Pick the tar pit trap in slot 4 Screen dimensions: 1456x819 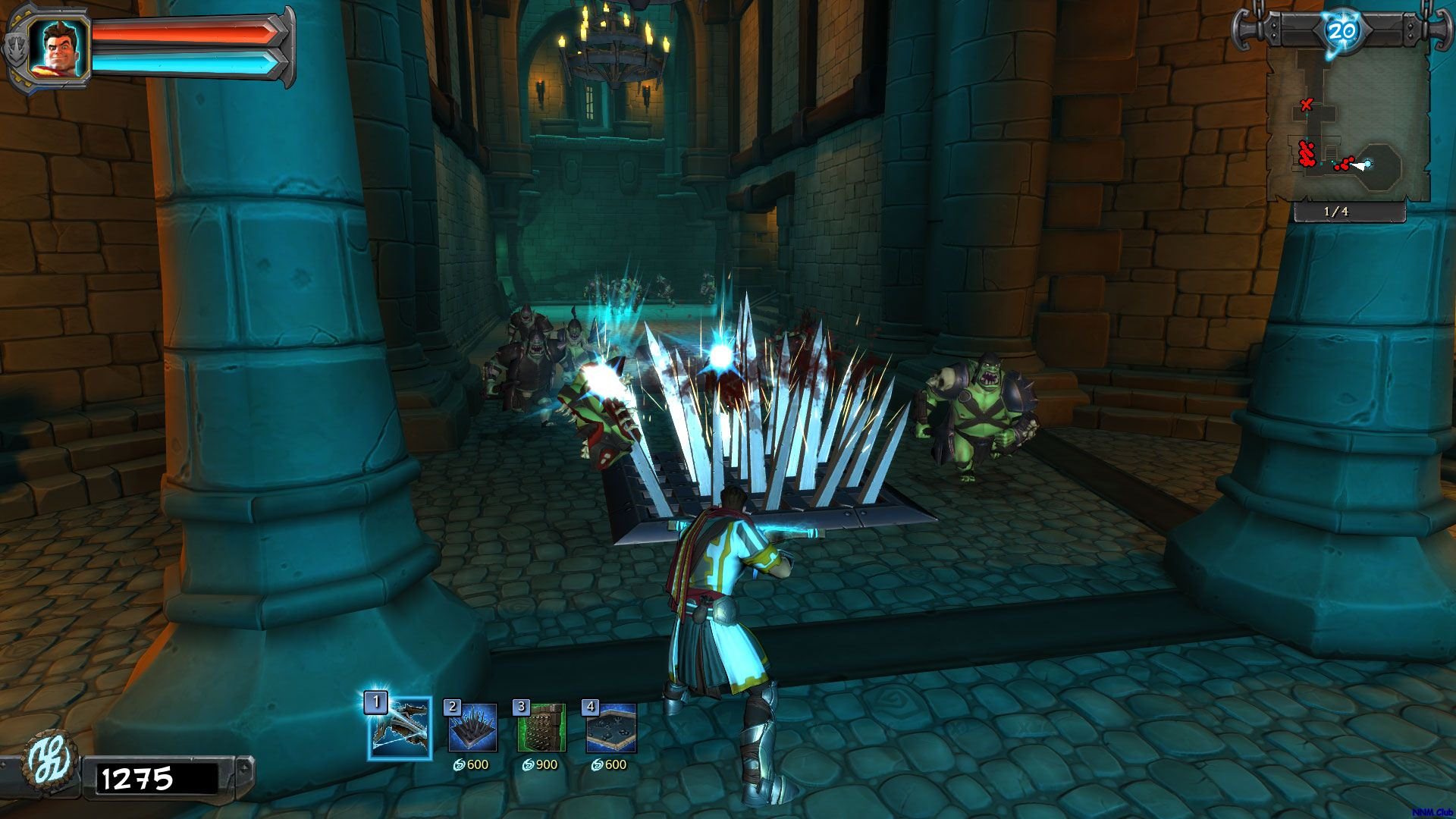coord(611,728)
